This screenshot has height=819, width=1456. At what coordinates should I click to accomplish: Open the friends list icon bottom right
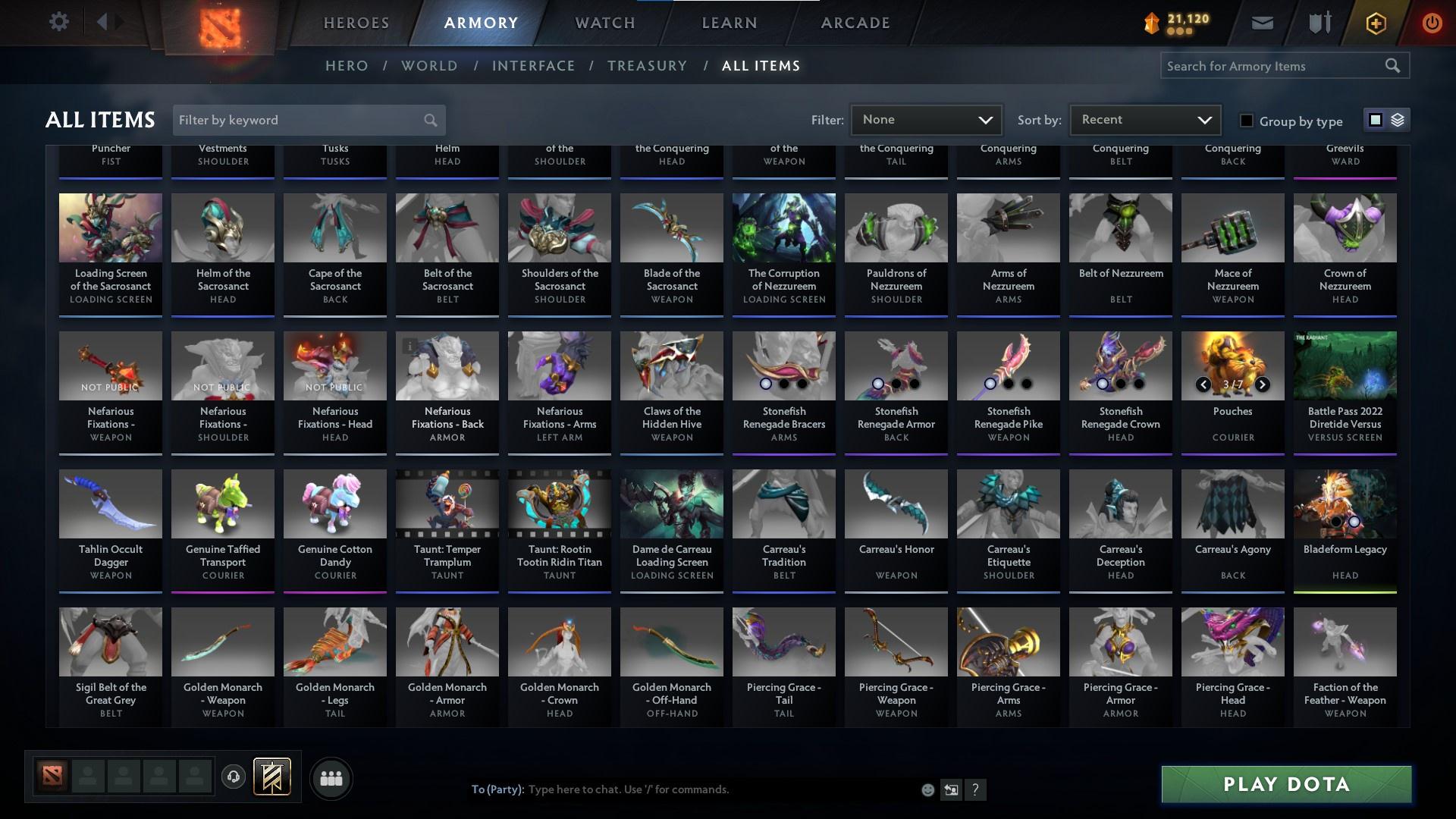[x=331, y=778]
